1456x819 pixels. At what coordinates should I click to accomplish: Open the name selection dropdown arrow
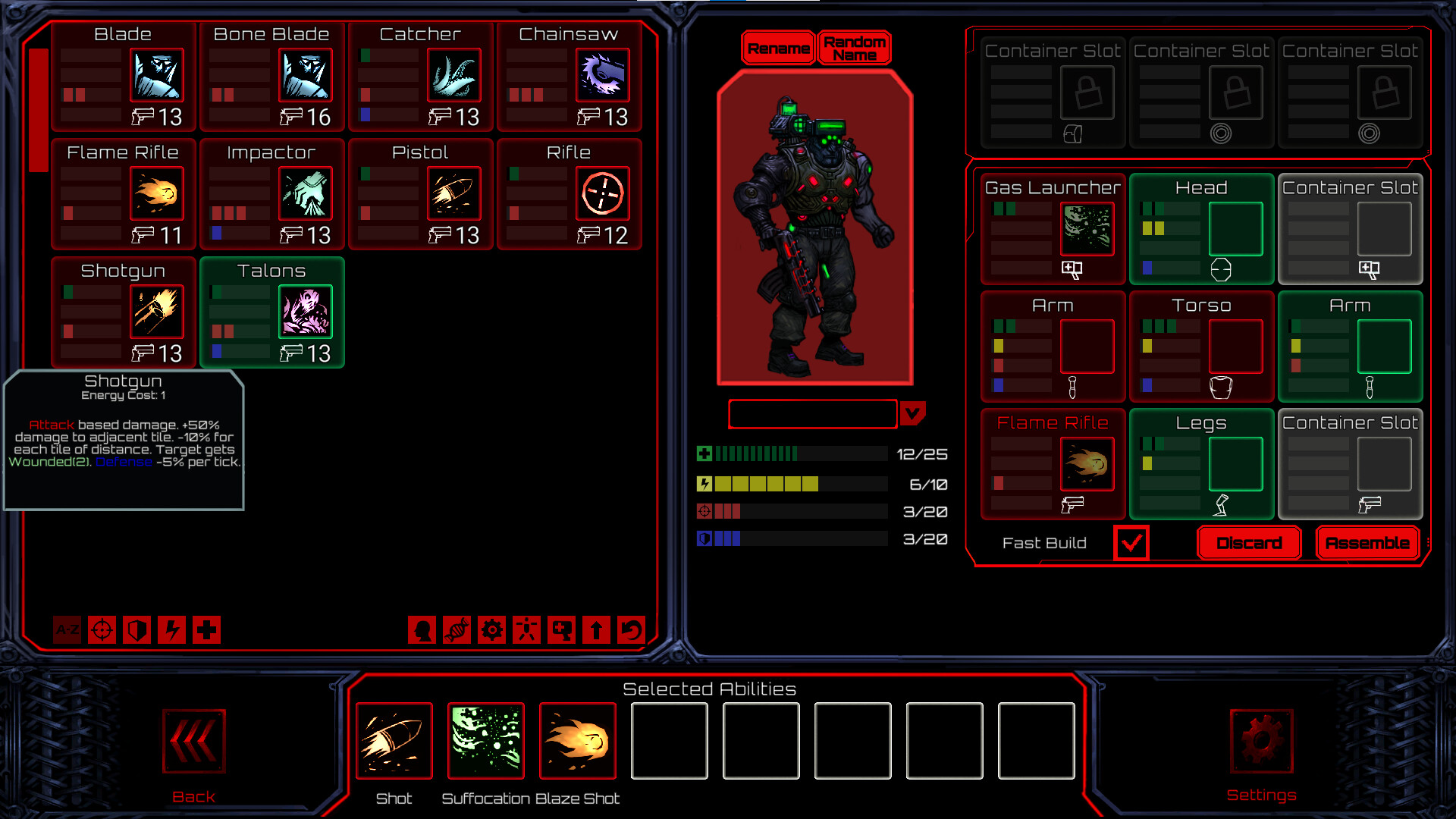point(914,413)
